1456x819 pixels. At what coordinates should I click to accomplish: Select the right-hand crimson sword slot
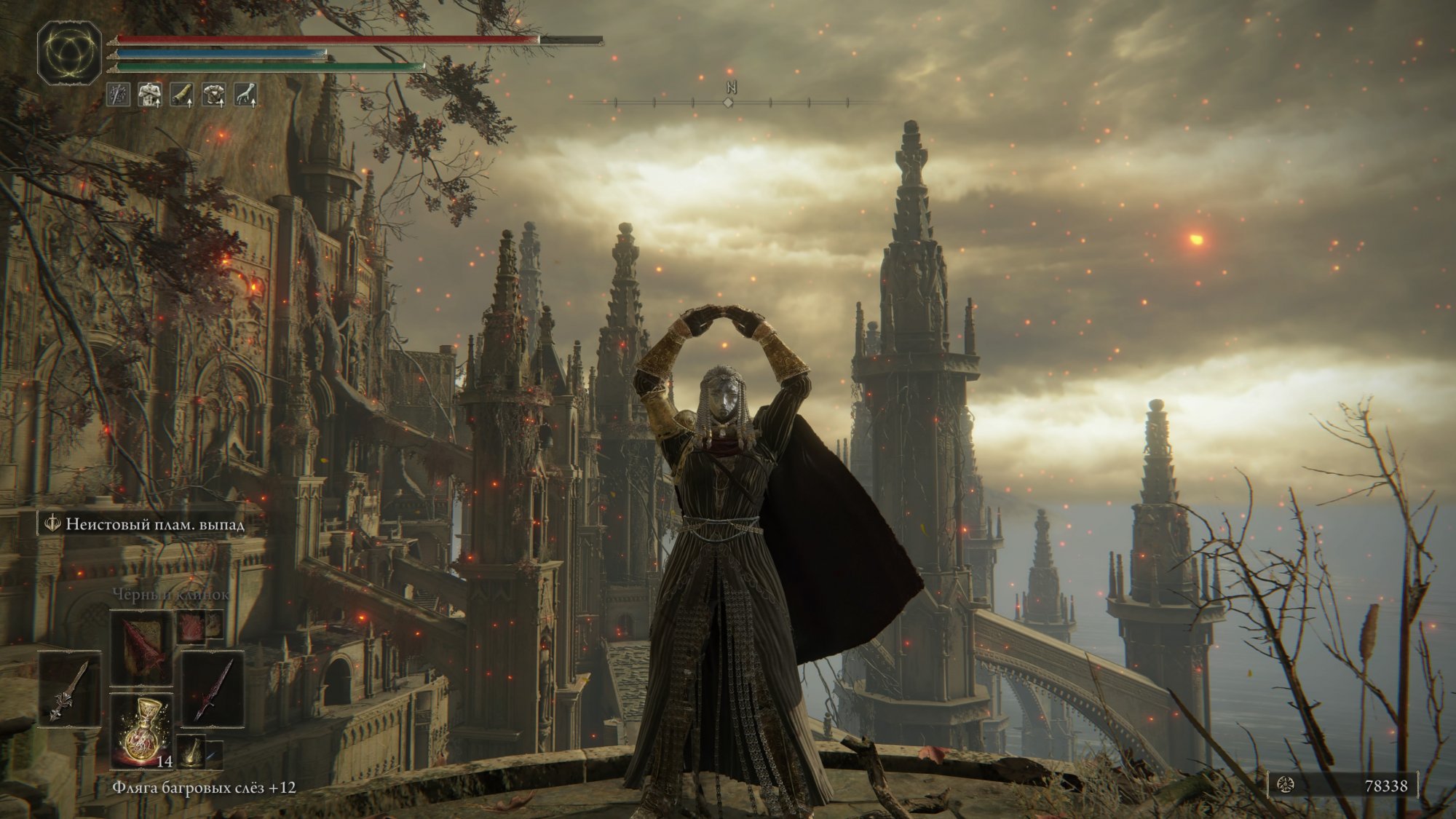coord(213,689)
